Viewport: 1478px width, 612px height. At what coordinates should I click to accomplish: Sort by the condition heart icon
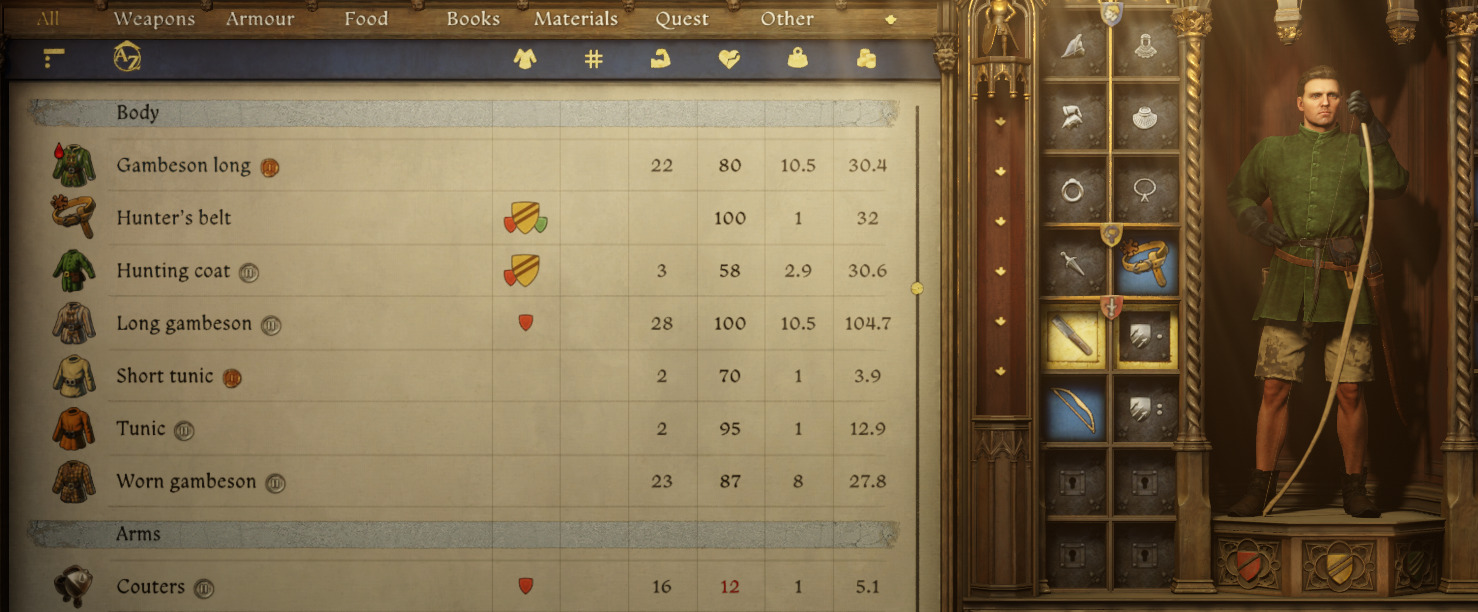pos(729,59)
